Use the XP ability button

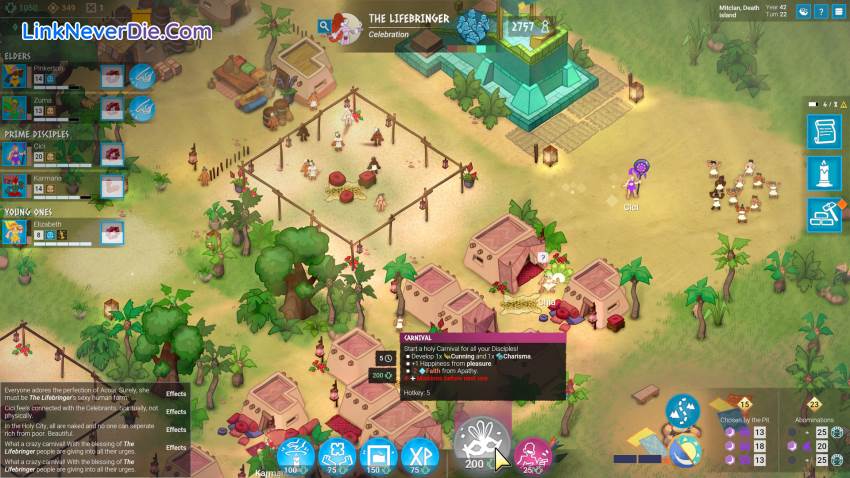pyautogui.click(x=420, y=455)
